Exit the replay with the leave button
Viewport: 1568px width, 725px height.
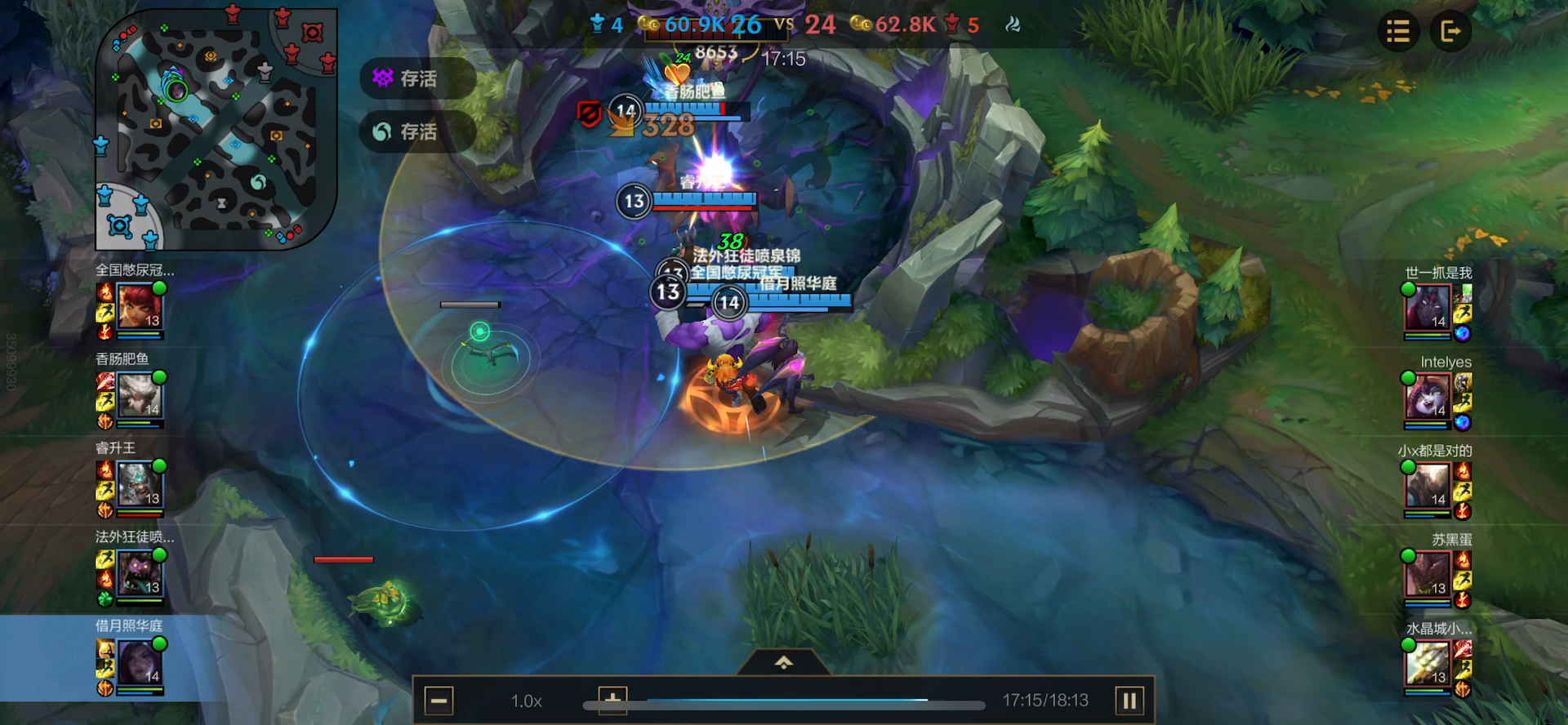pos(1450,32)
